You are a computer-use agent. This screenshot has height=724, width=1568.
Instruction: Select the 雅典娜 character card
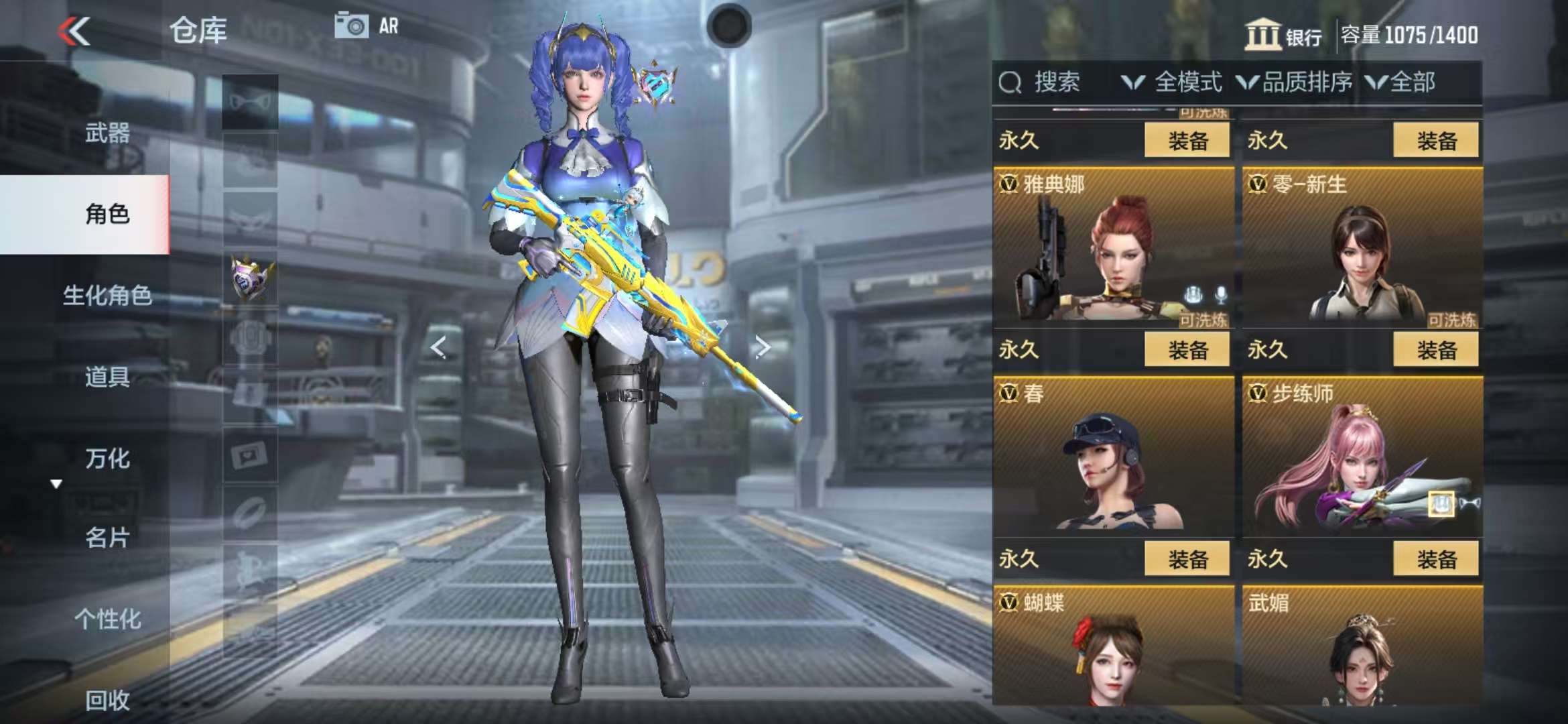click(x=1112, y=248)
